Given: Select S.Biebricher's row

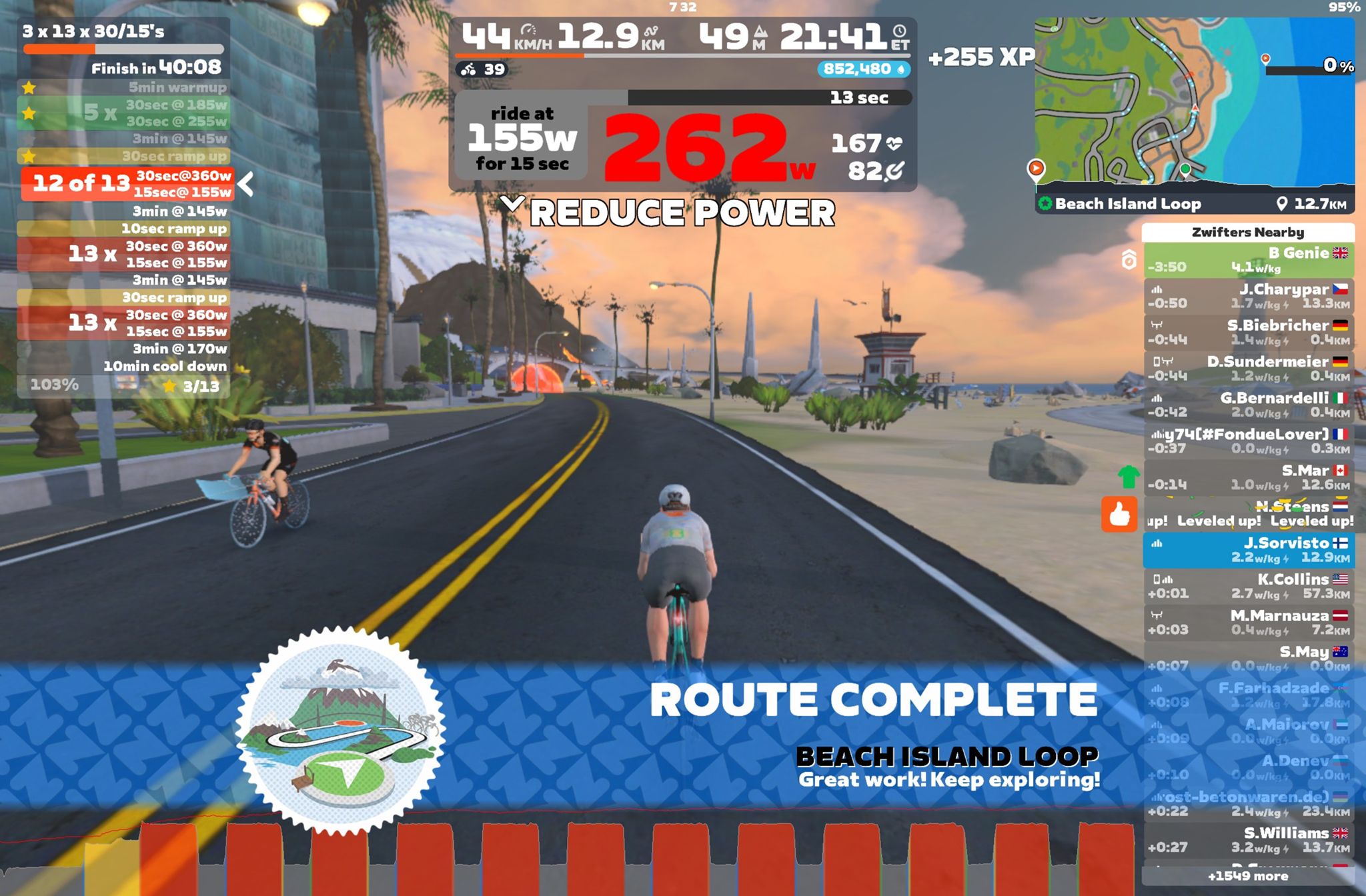Looking at the screenshot, I should (1248, 332).
